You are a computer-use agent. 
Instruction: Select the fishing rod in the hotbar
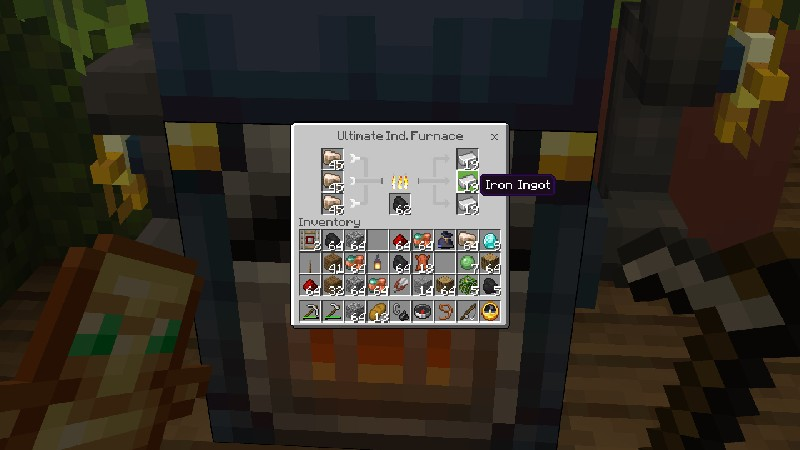[x=467, y=311]
